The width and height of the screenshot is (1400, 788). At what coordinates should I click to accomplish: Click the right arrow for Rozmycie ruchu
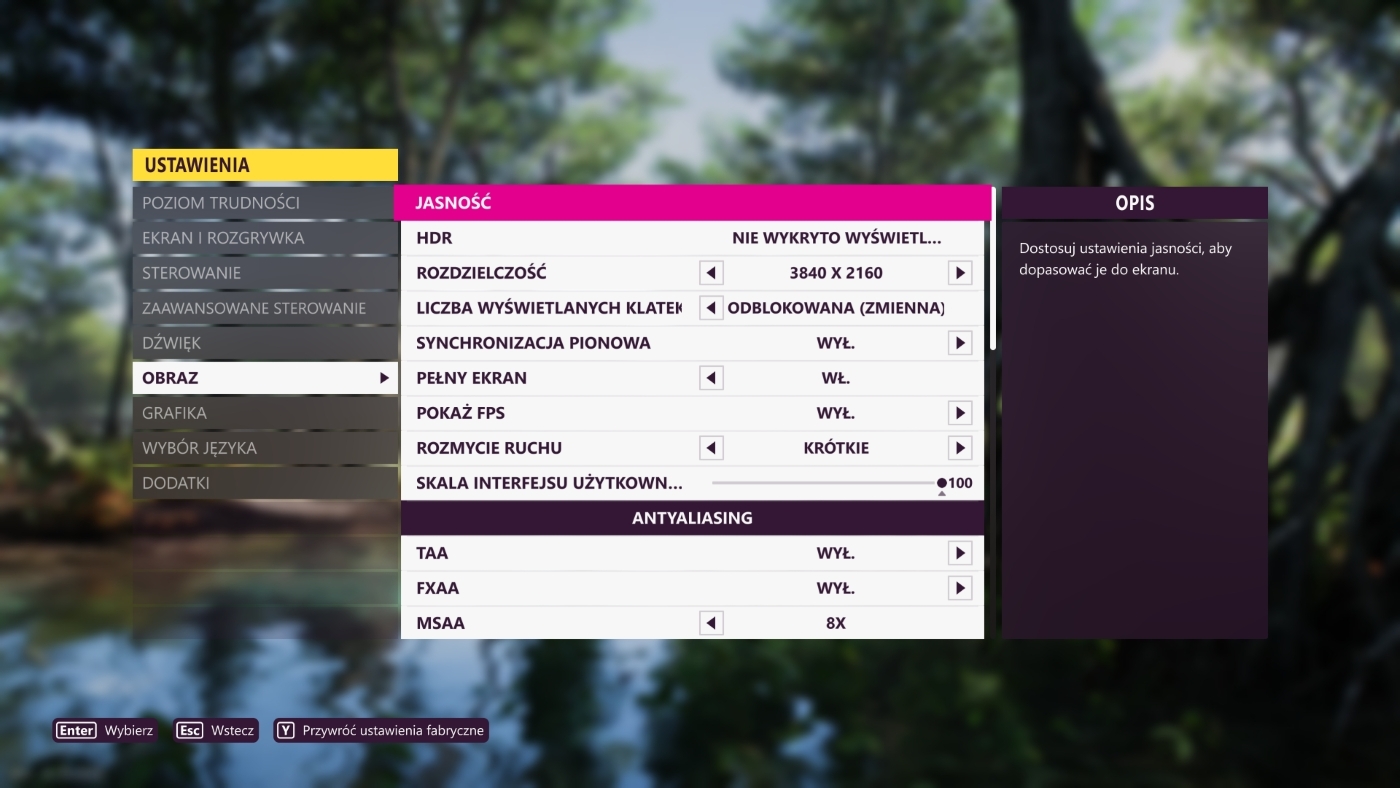(x=960, y=448)
